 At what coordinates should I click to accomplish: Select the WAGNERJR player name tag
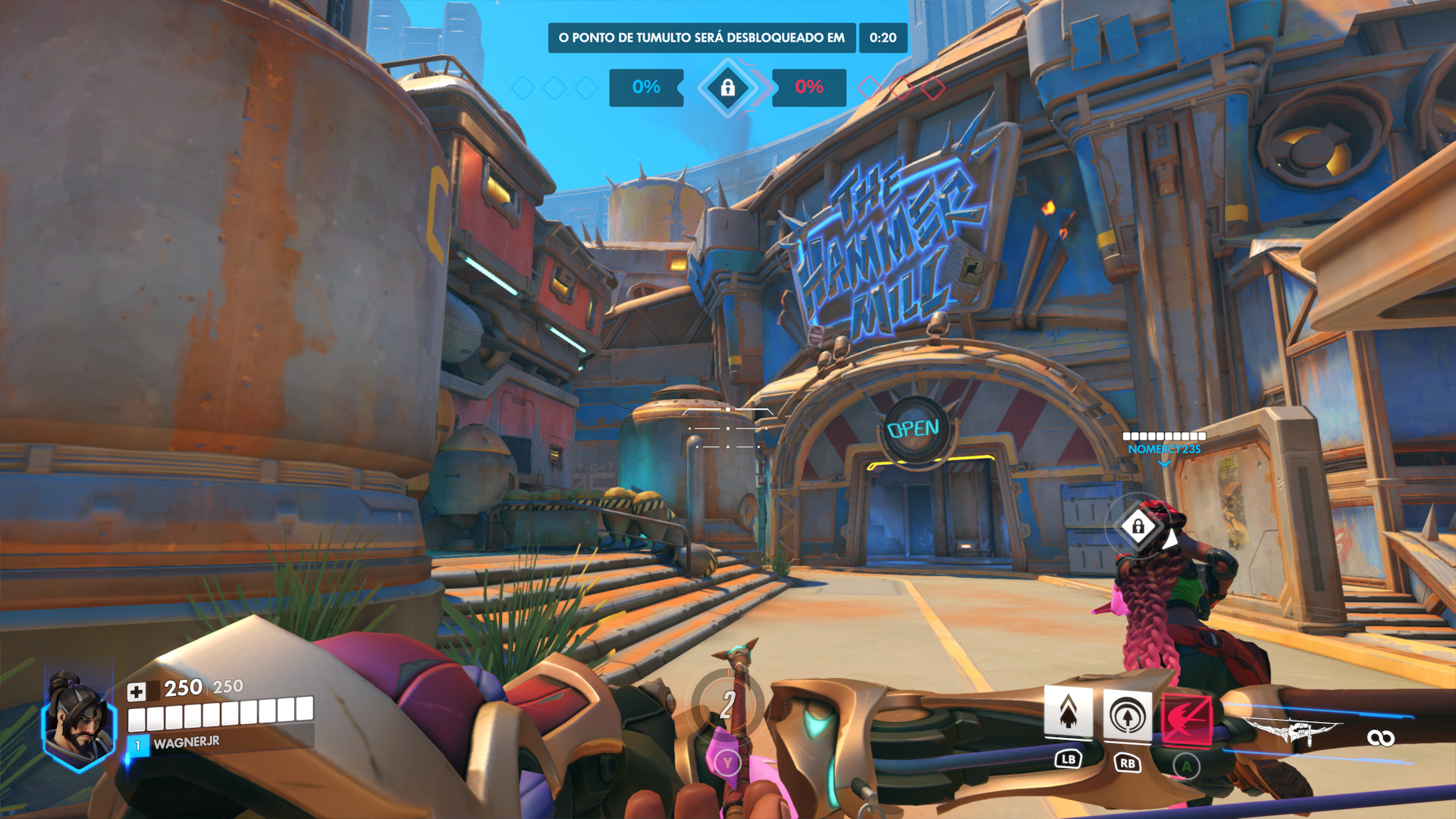click(187, 742)
